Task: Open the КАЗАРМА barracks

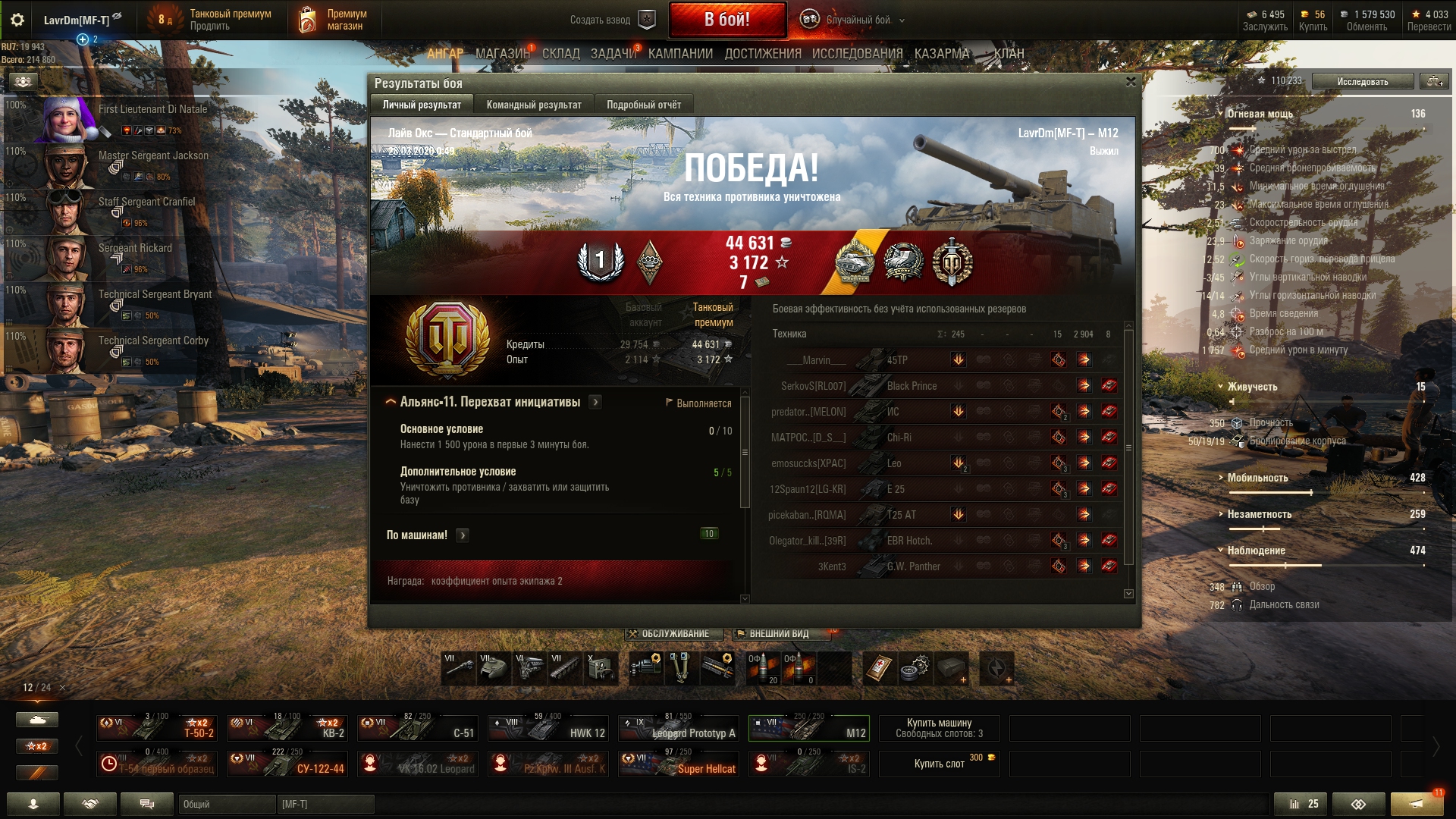Action: tap(942, 54)
